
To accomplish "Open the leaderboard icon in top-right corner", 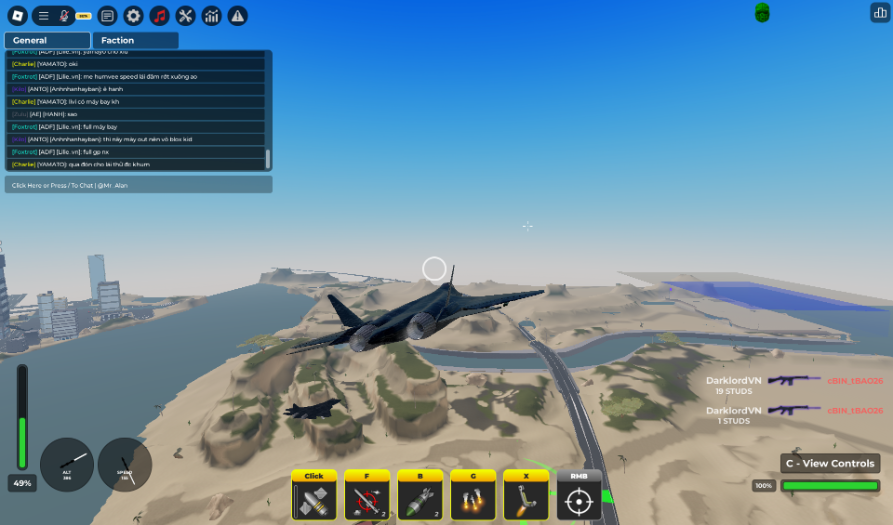I will (x=880, y=12).
